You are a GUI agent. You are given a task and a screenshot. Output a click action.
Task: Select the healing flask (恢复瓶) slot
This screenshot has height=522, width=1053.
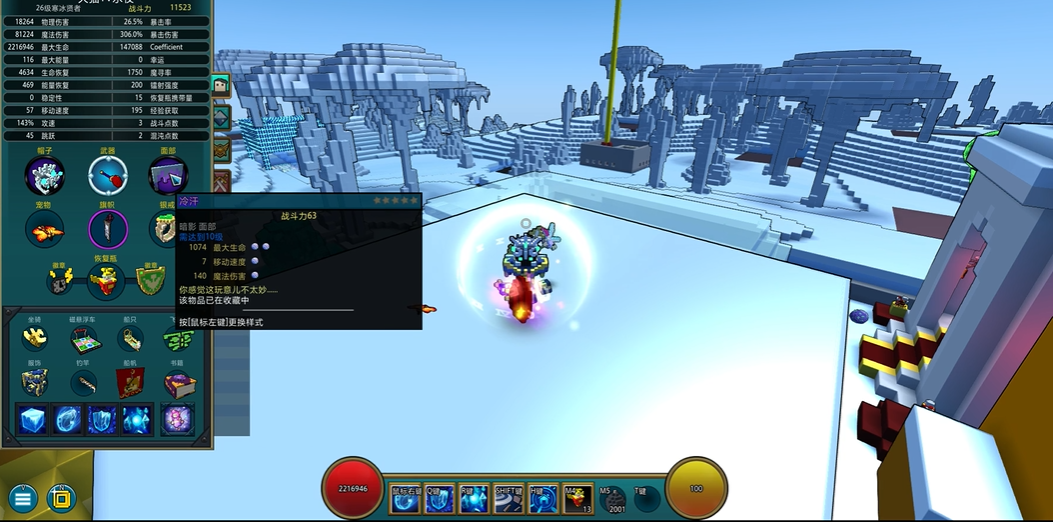click(x=105, y=282)
